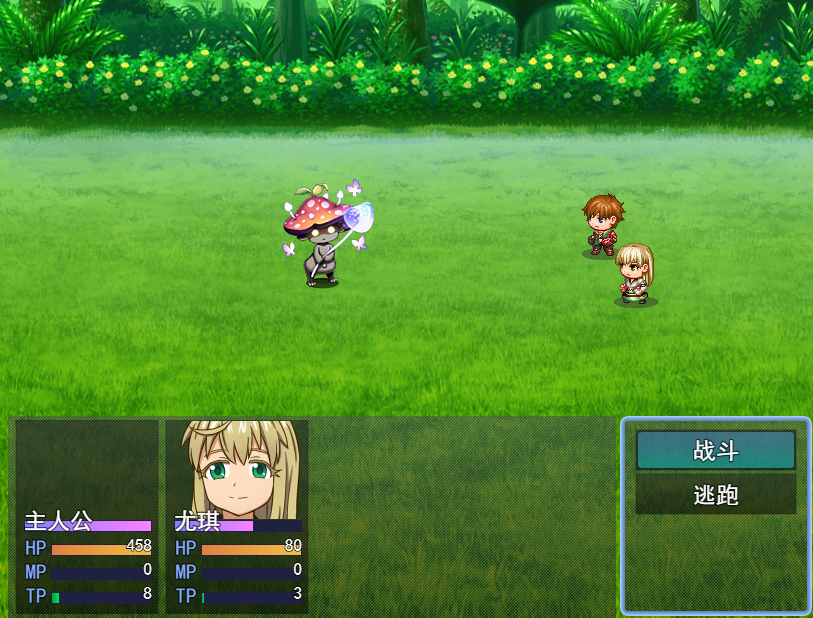813x618 pixels.
Task: Select the 主人公 party status panel
Action: pyautogui.click(x=87, y=515)
